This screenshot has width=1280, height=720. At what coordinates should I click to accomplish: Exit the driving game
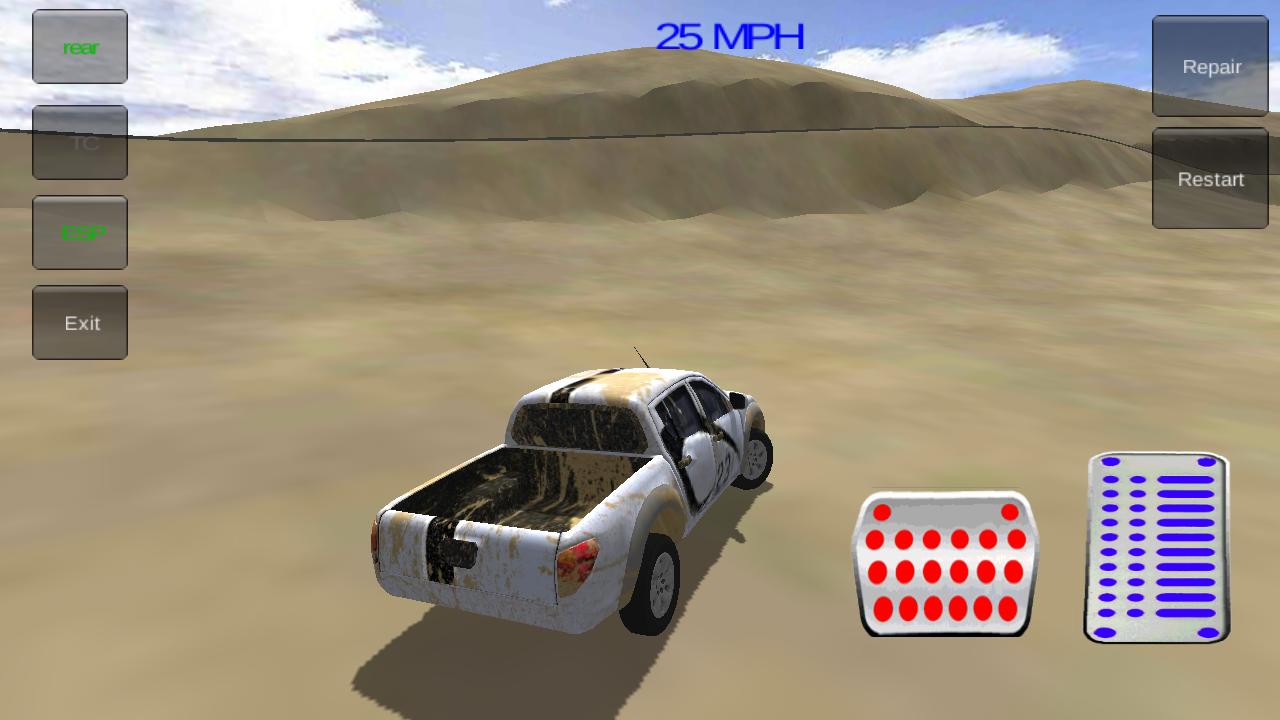[80, 322]
